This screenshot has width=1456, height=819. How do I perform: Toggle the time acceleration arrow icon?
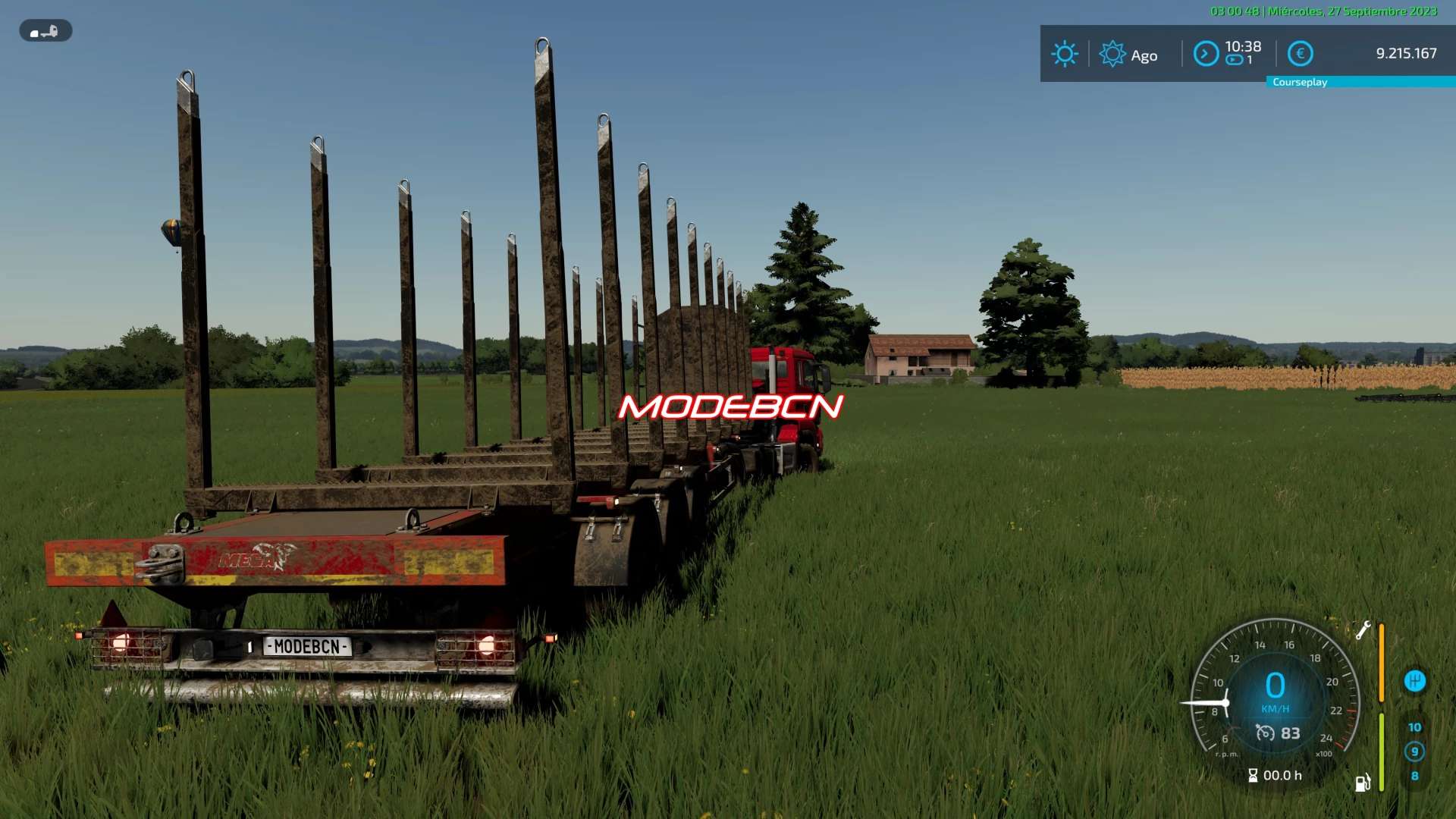pos(1206,54)
